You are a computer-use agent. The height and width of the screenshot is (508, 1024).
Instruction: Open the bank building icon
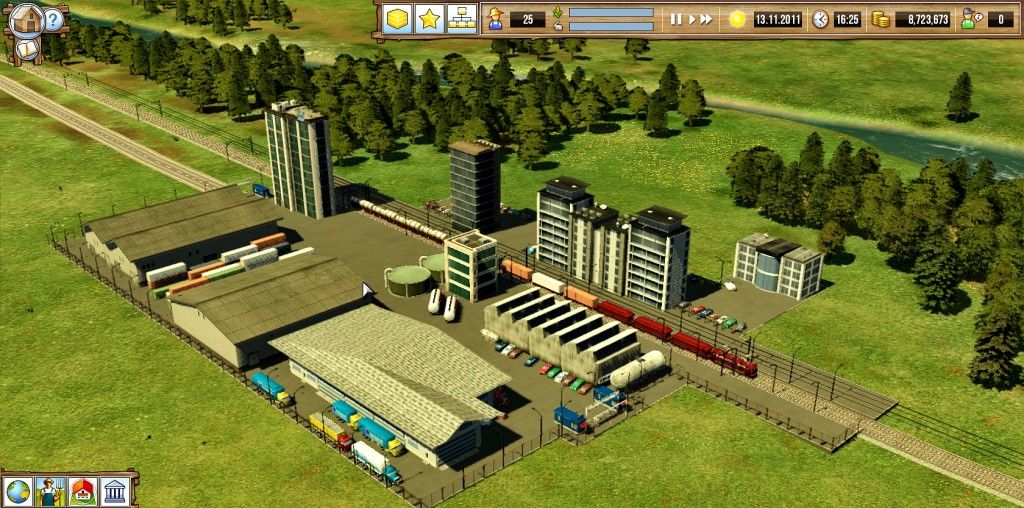115,491
